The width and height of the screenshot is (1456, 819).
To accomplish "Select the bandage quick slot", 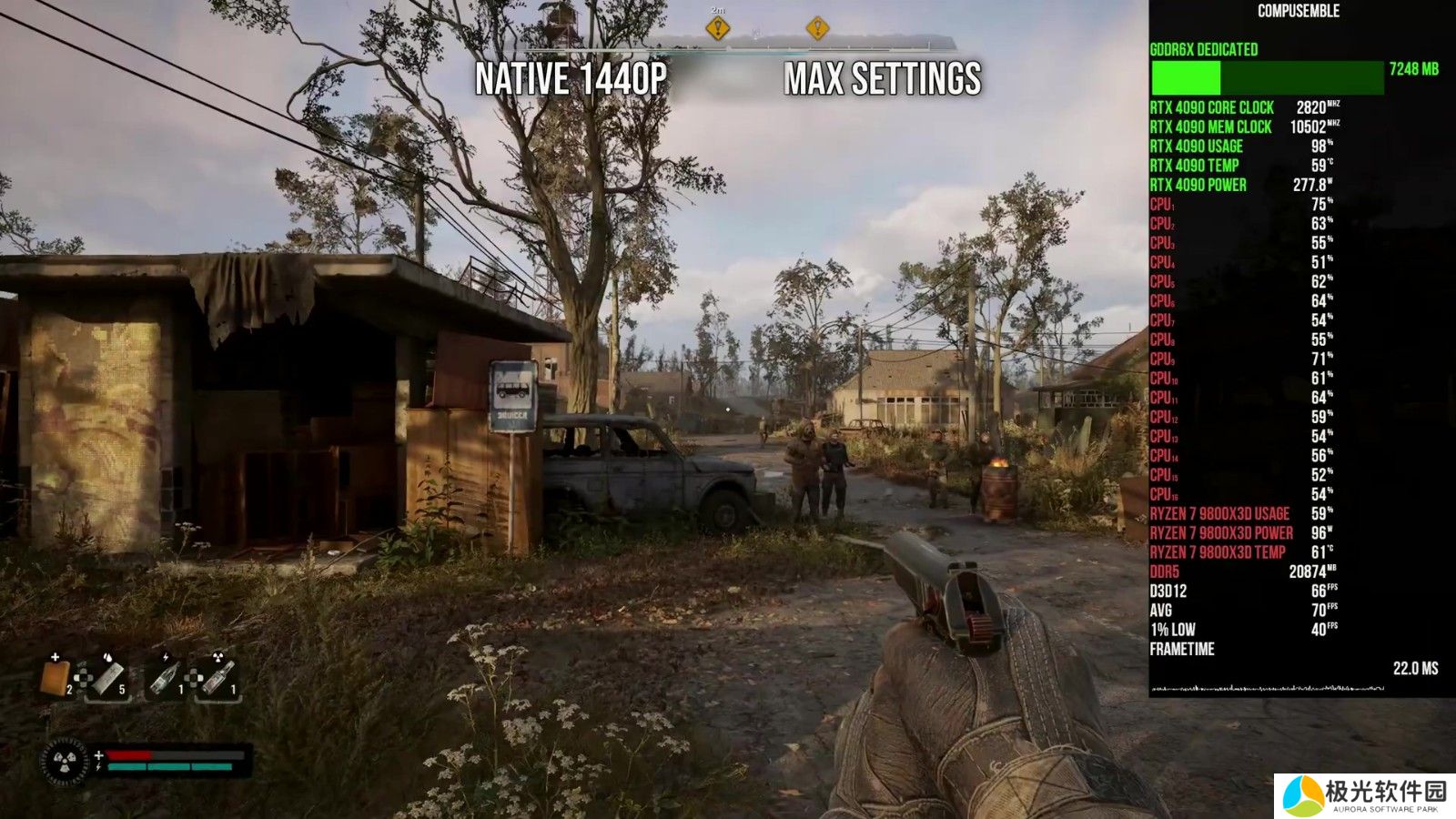I will tap(56, 678).
